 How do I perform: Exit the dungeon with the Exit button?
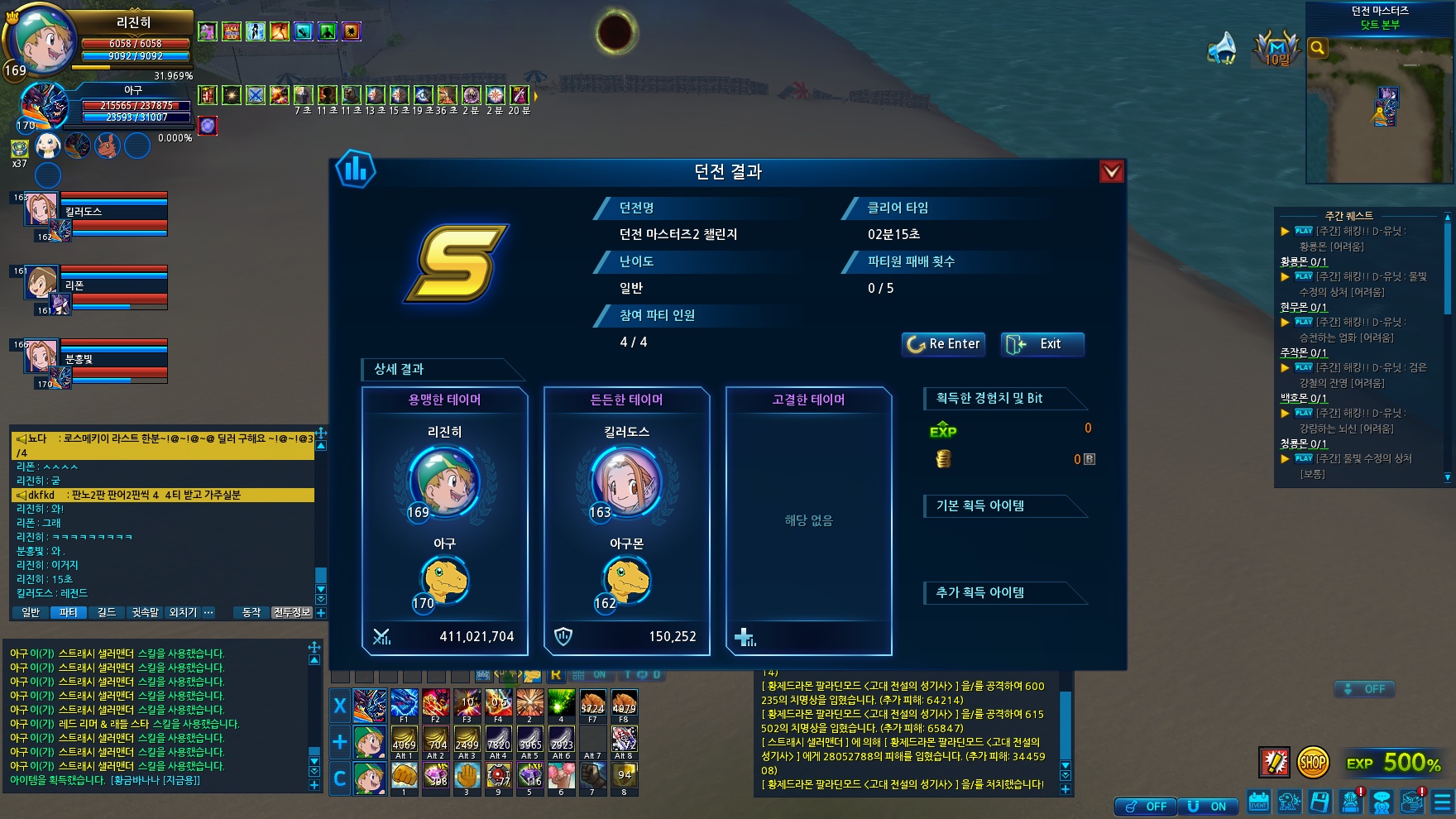[x=1042, y=344]
